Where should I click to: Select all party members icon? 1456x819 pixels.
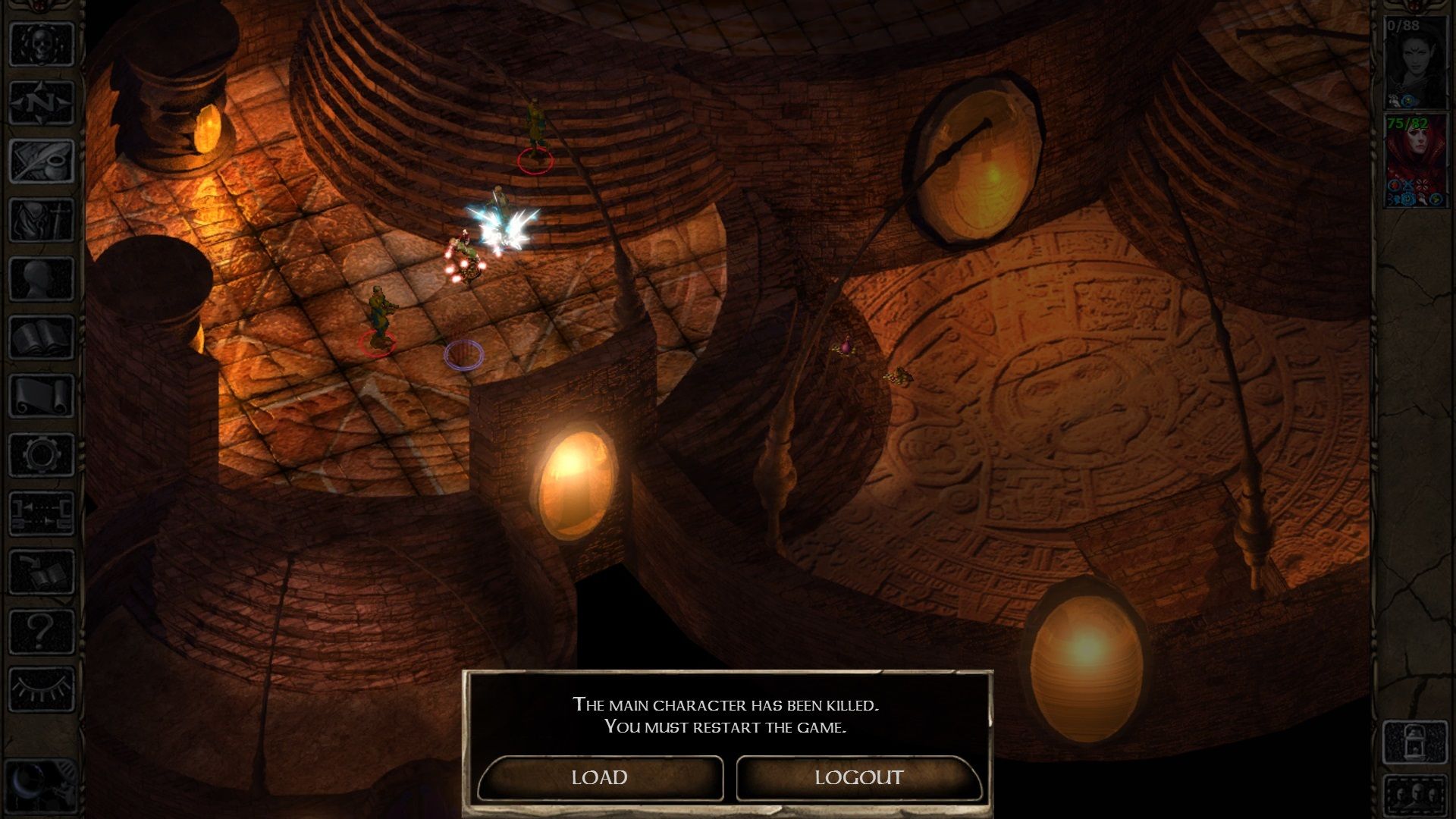click(x=1415, y=795)
